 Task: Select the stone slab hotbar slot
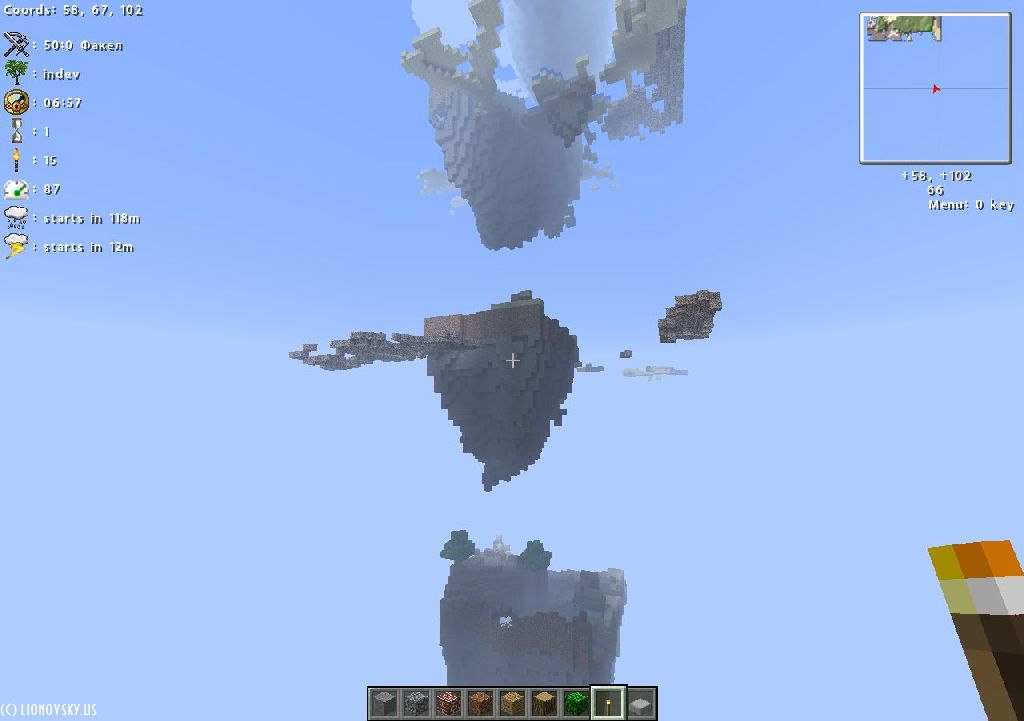pyautogui.click(x=640, y=703)
